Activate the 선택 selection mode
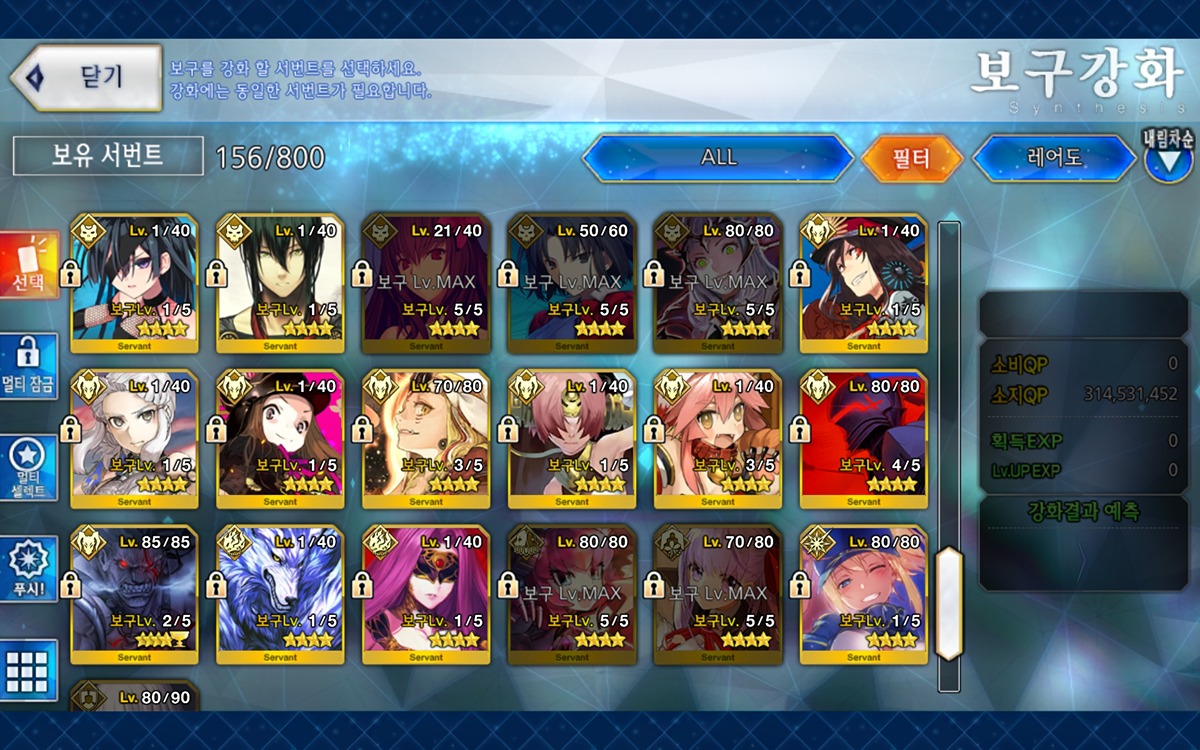This screenshot has width=1200, height=750. pos(29,266)
